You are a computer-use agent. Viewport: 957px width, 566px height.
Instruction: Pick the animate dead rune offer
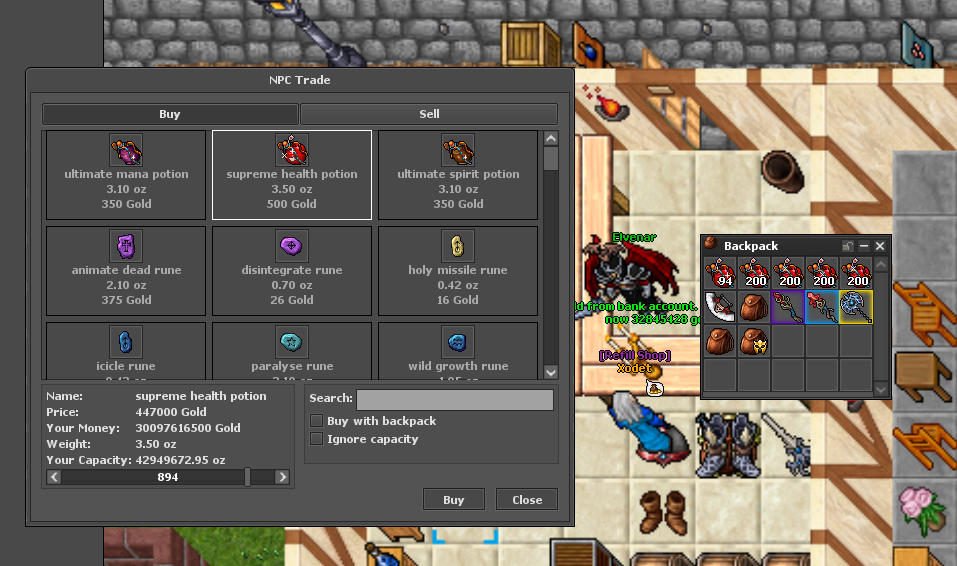pyautogui.click(x=126, y=271)
